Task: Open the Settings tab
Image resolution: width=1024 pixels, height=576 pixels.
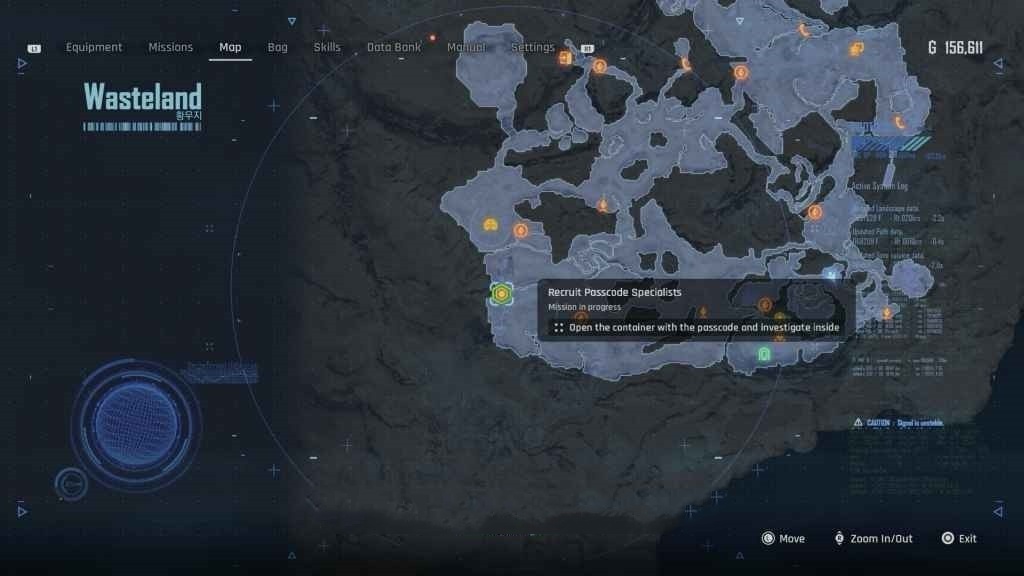Action: click(x=533, y=47)
